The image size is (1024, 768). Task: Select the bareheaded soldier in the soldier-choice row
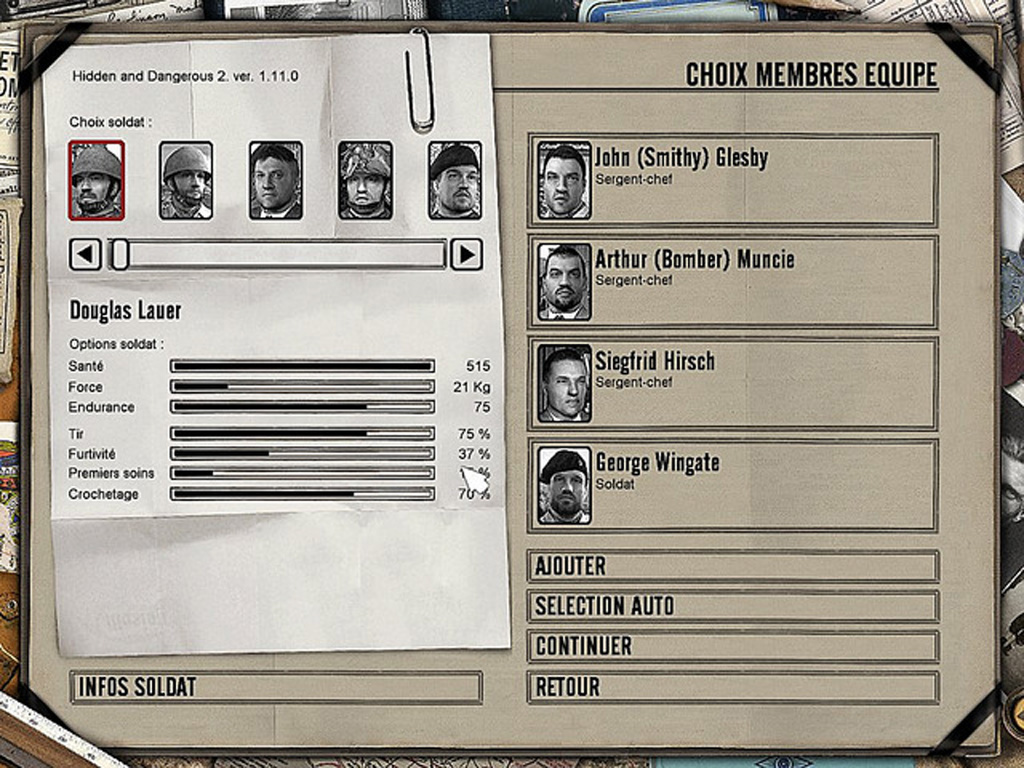click(275, 180)
